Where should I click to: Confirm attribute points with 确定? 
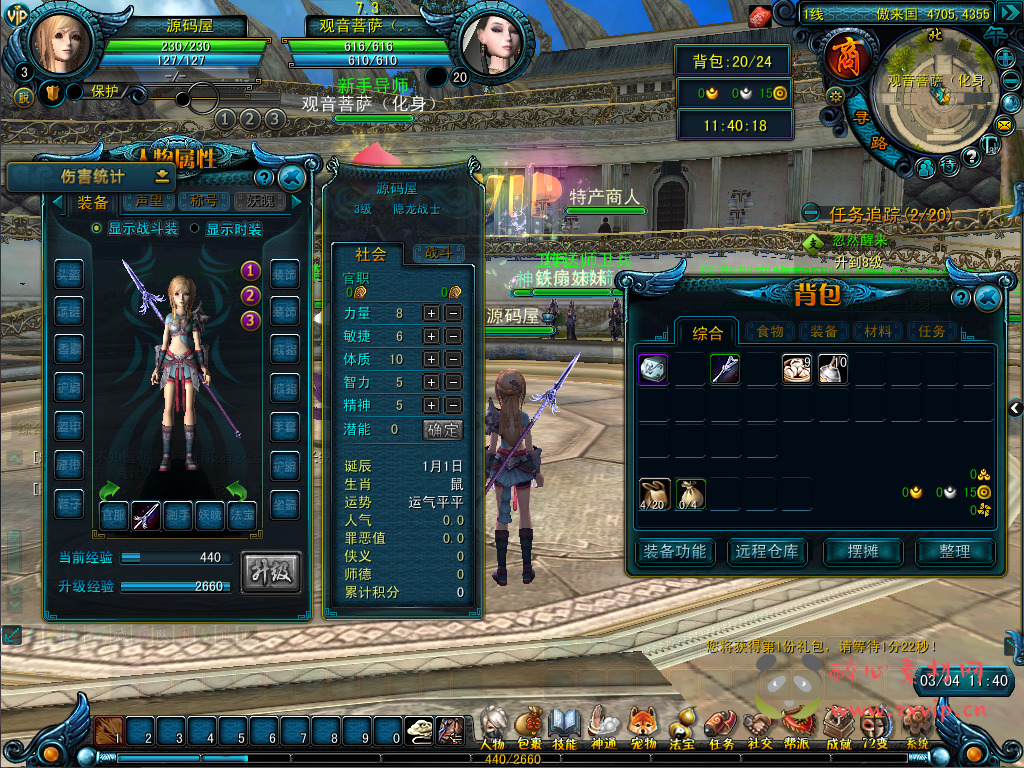click(x=443, y=429)
